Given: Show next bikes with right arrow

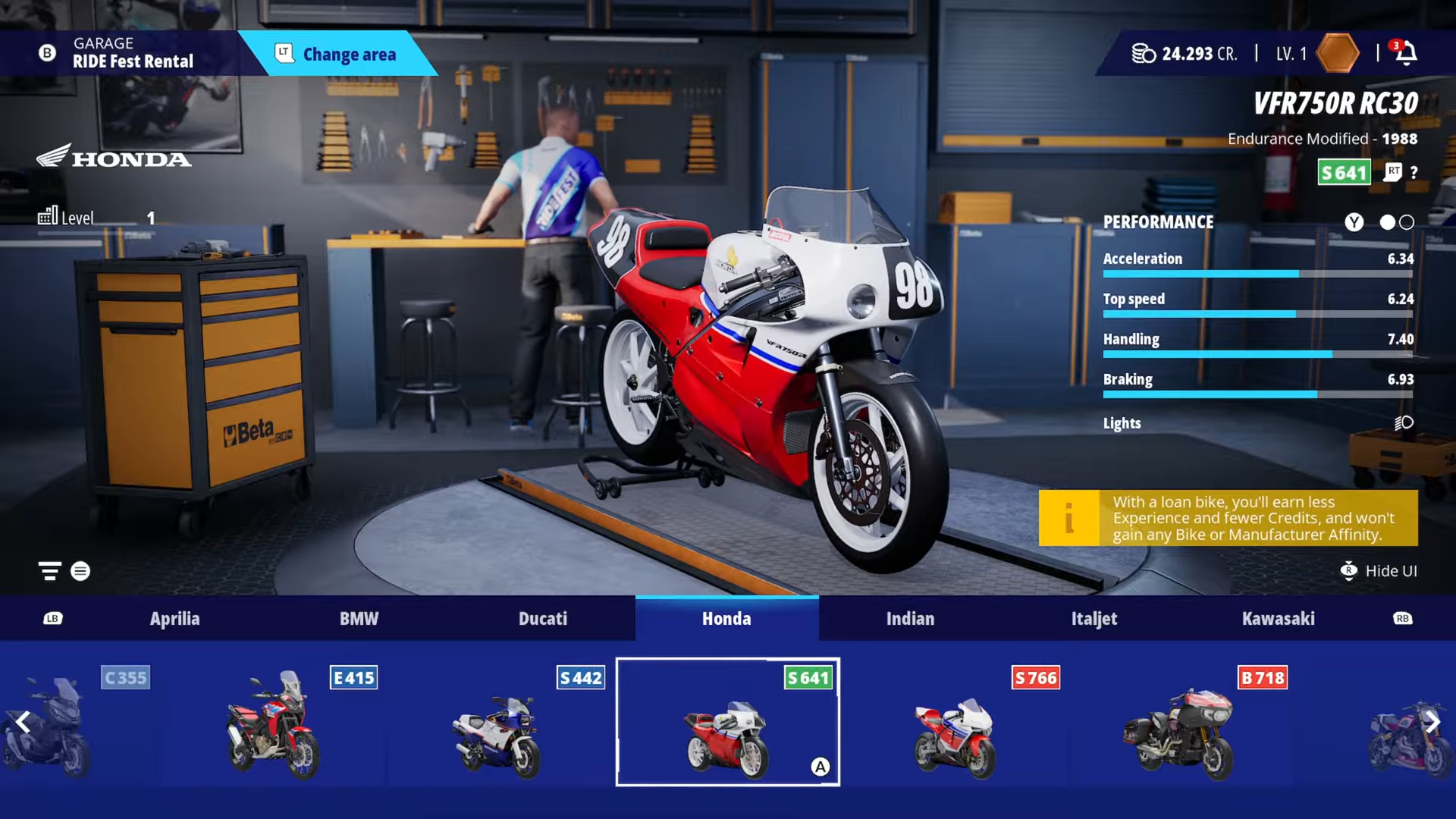Looking at the screenshot, I should pyautogui.click(x=1432, y=722).
